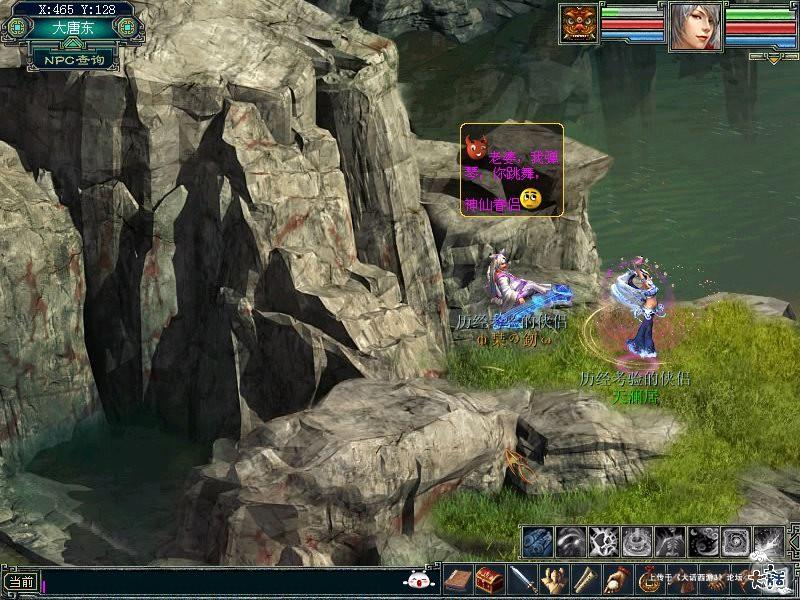This screenshot has height=600, width=800.
Task: Open the brown book icon
Action: tap(459, 579)
